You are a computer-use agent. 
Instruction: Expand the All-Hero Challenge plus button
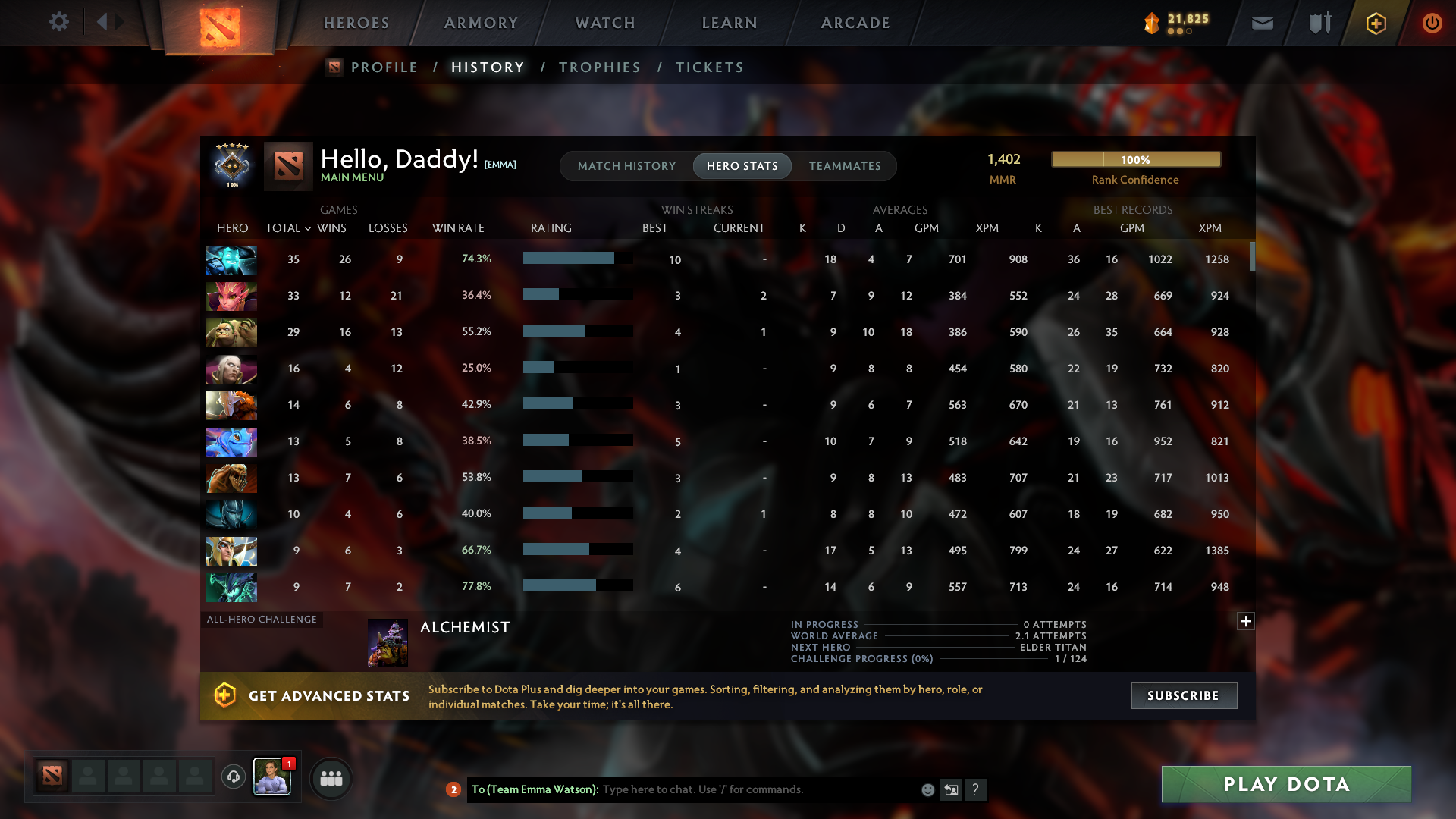1245,622
